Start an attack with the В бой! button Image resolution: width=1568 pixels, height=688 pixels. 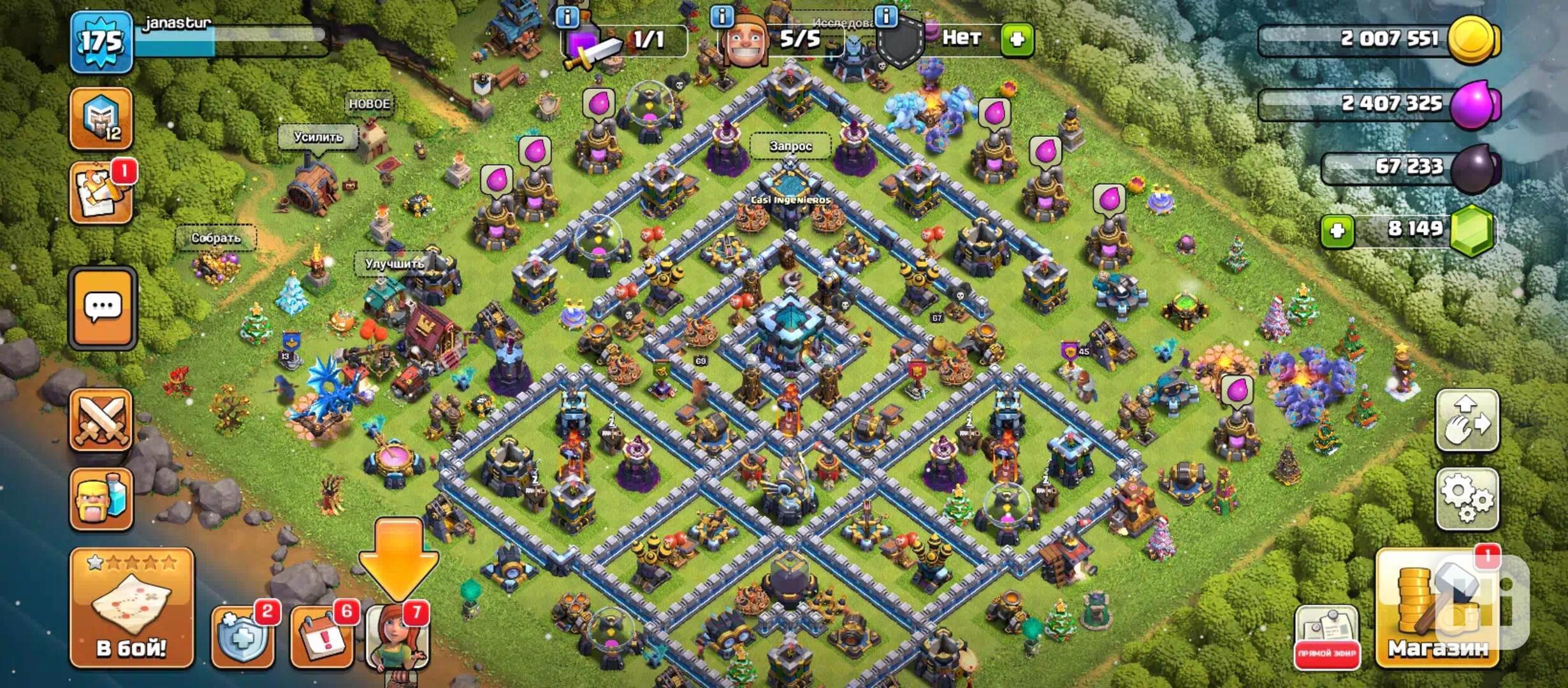coord(131,607)
